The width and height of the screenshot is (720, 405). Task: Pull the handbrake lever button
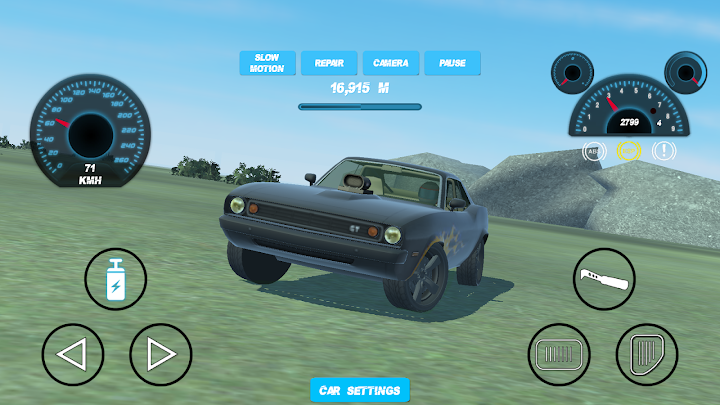pos(604,278)
